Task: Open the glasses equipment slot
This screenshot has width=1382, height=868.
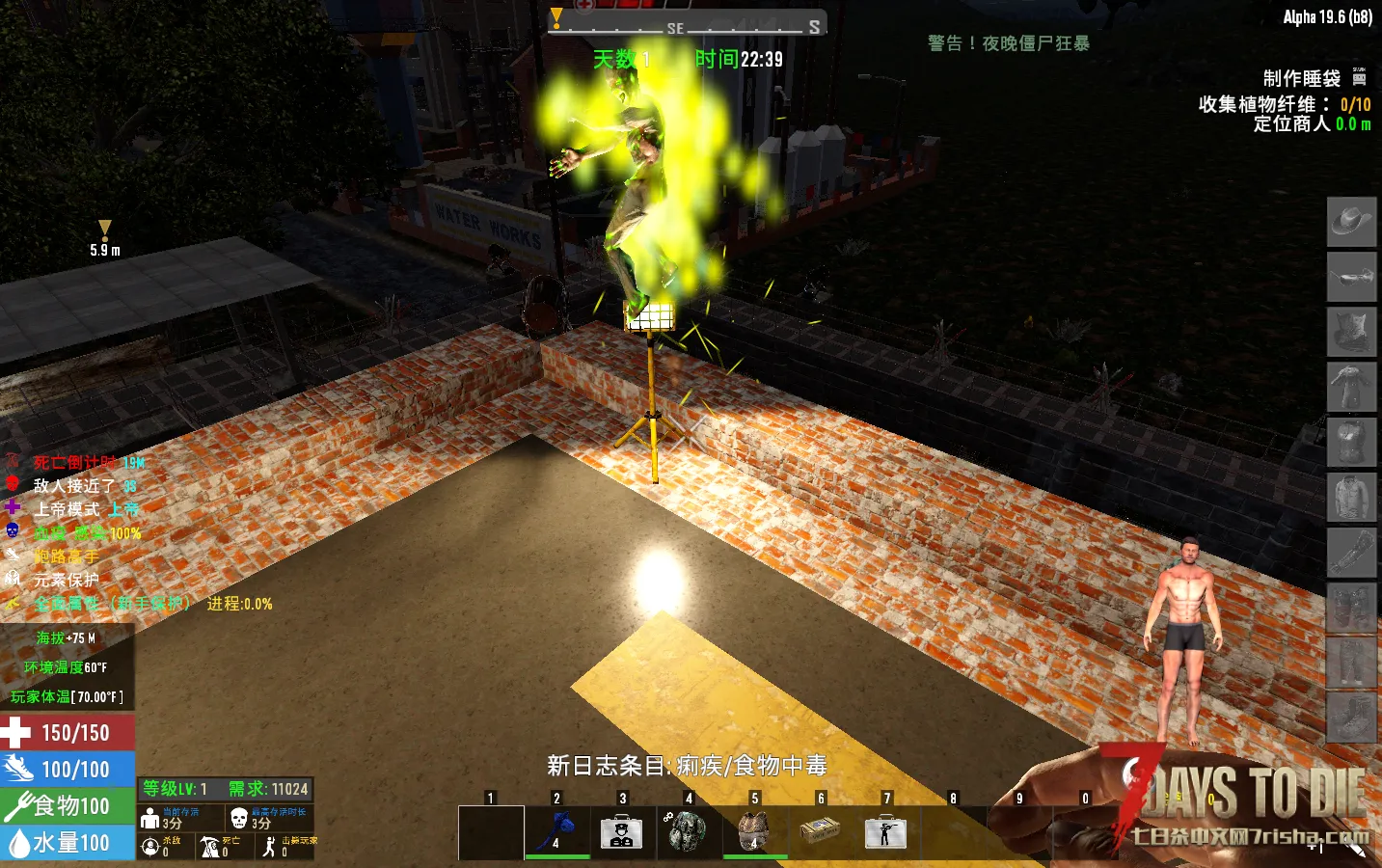Action: tap(1351, 277)
